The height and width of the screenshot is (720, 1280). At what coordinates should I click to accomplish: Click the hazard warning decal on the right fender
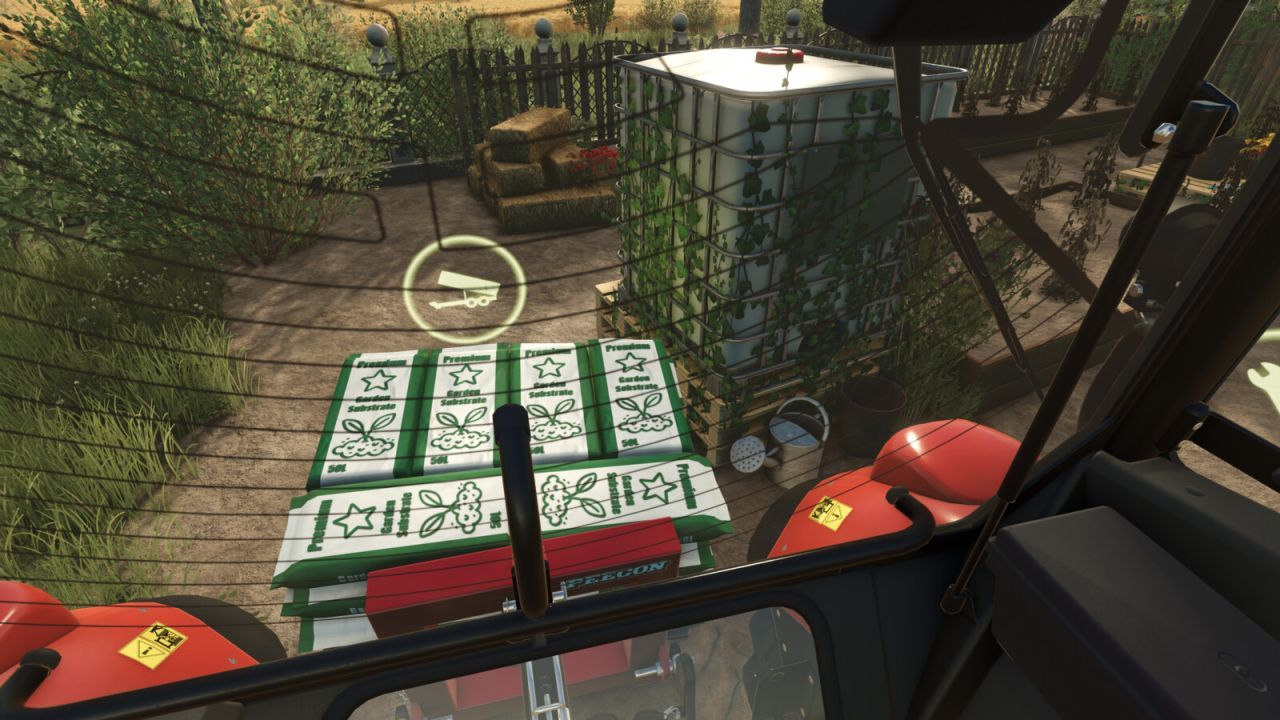point(828,511)
